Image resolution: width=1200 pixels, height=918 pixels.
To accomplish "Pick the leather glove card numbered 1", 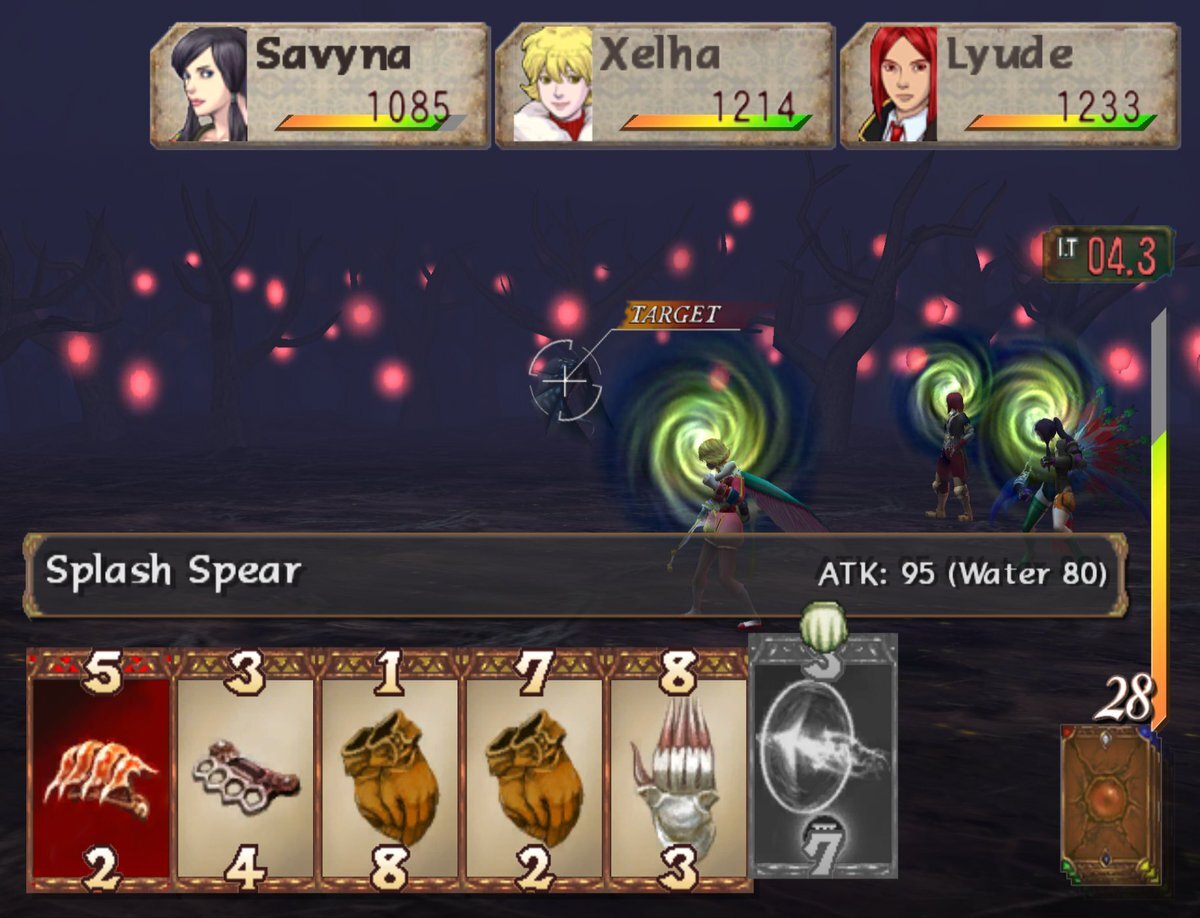I will click(x=391, y=772).
